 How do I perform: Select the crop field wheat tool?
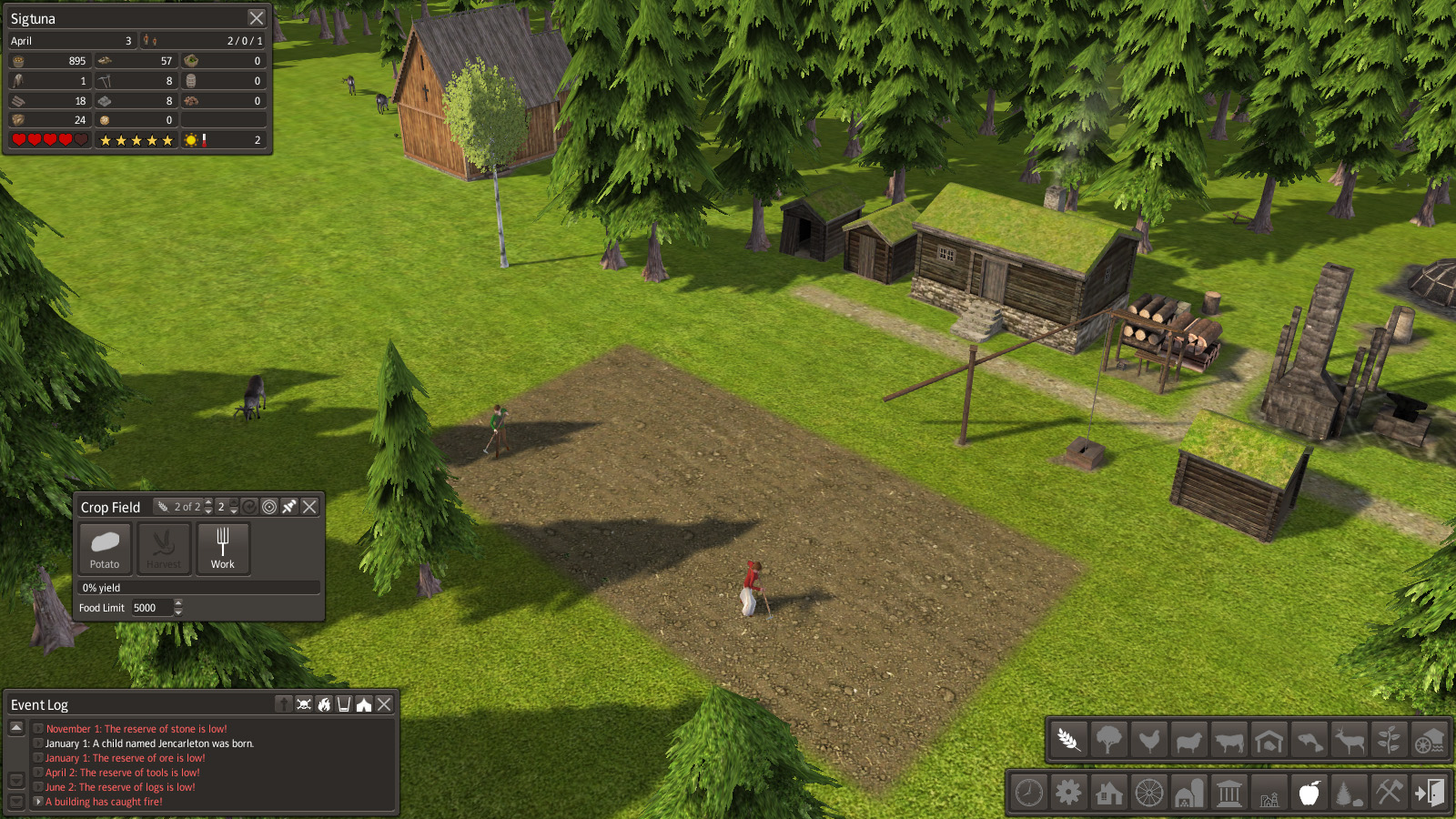pyautogui.click(x=1068, y=741)
